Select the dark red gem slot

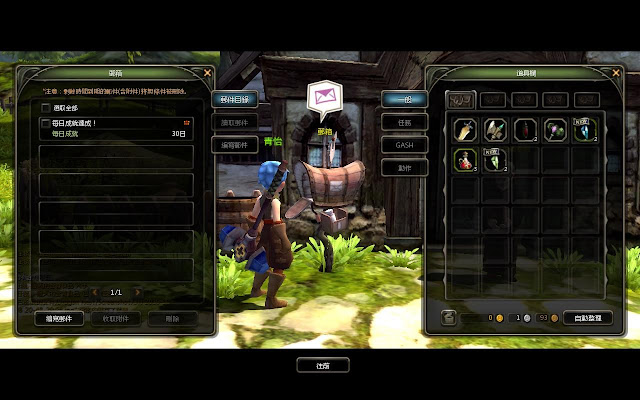[525, 129]
